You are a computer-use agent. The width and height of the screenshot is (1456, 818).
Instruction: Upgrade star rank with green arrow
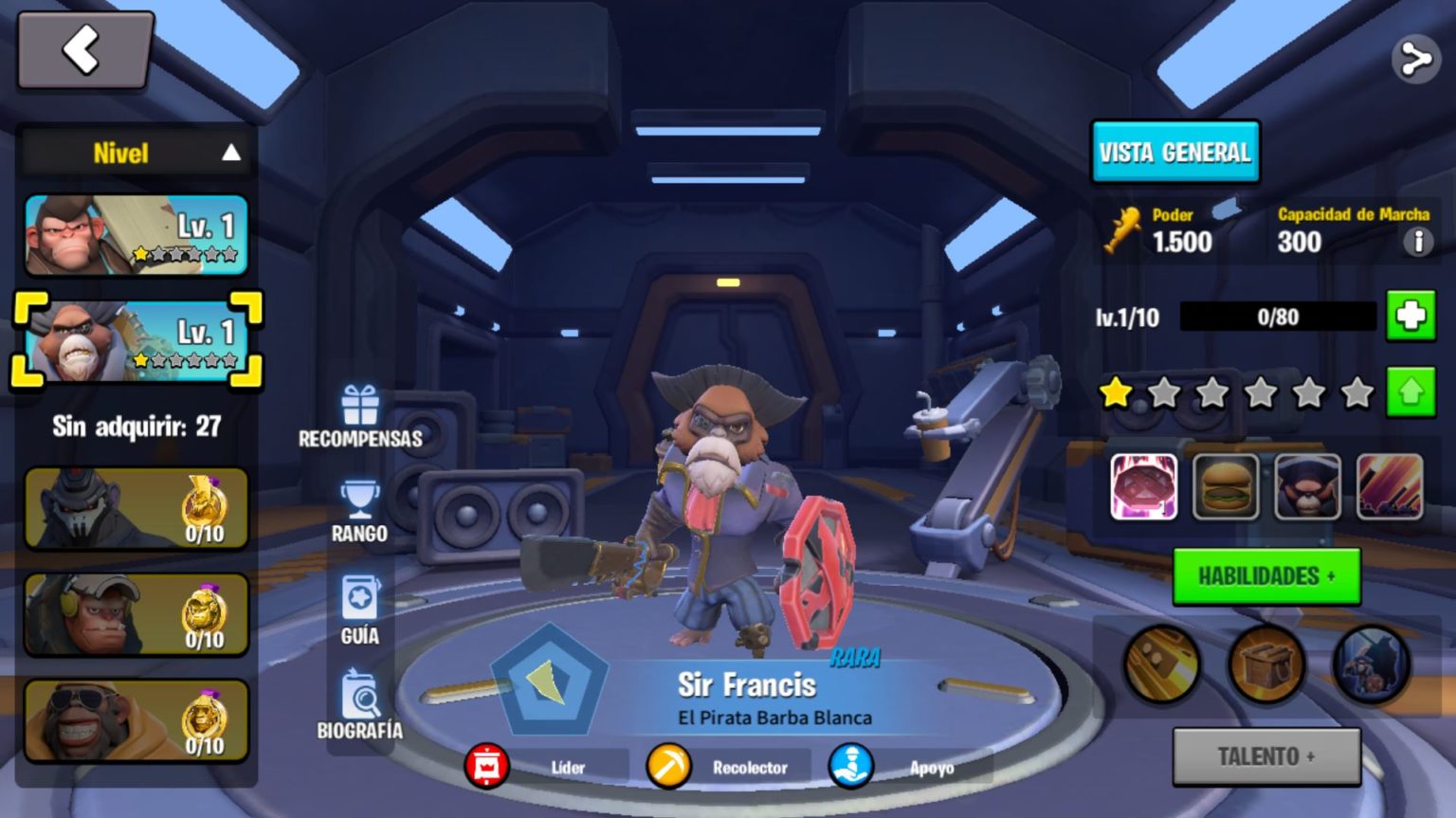1410,391
